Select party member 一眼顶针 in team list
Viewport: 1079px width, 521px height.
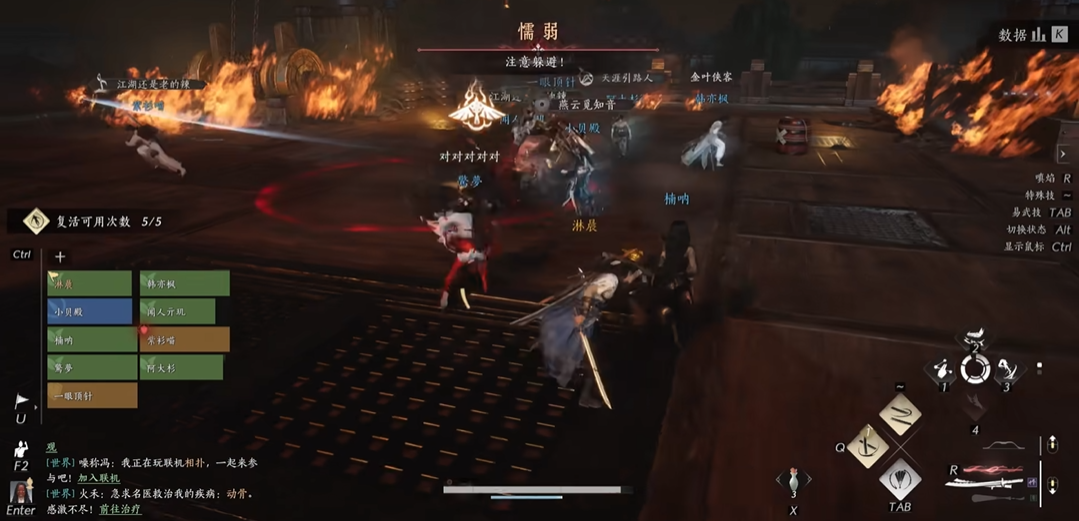coord(90,396)
